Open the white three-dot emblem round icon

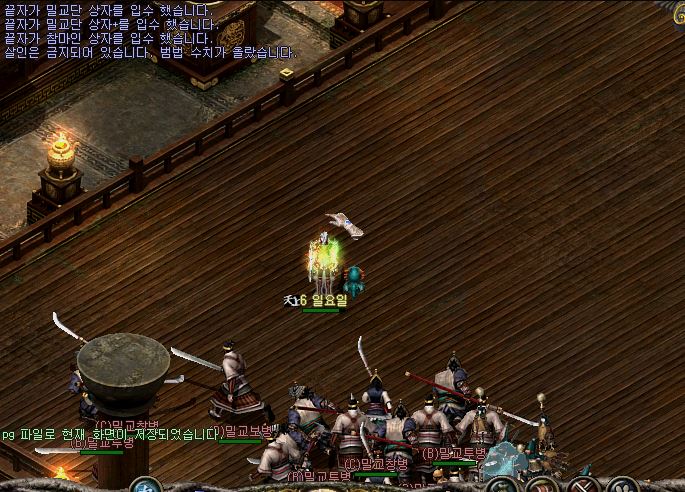(621, 487)
